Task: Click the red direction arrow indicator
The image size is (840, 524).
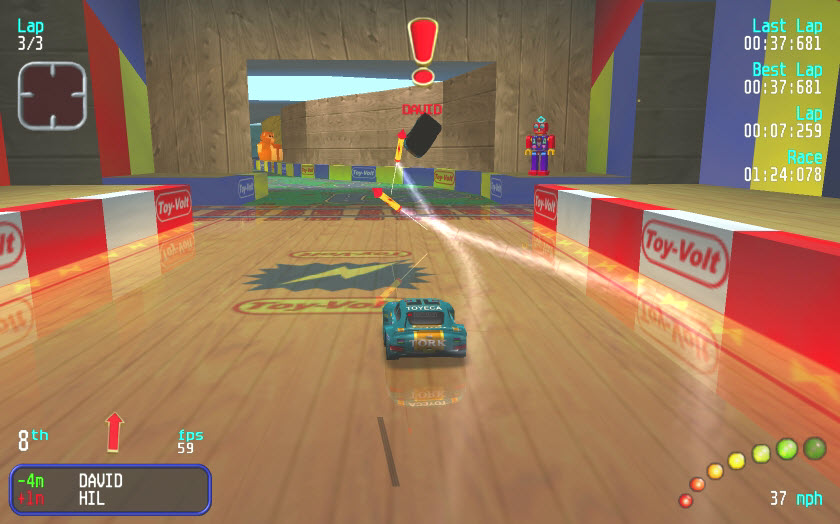Action: pos(114,431)
